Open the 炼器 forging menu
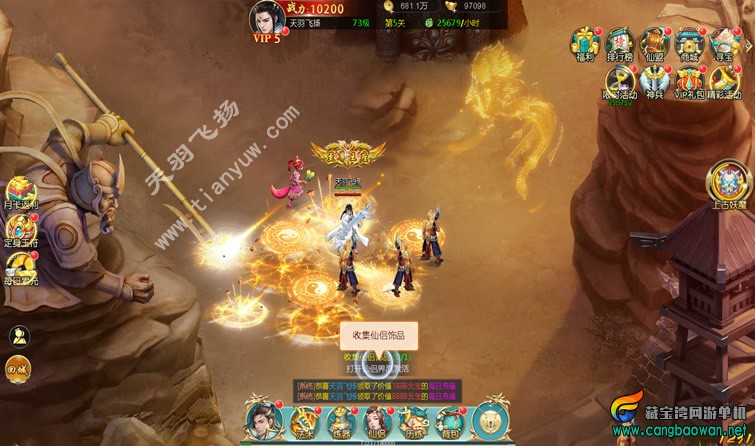This screenshot has width=755, height=446. (x=340, y=420)
